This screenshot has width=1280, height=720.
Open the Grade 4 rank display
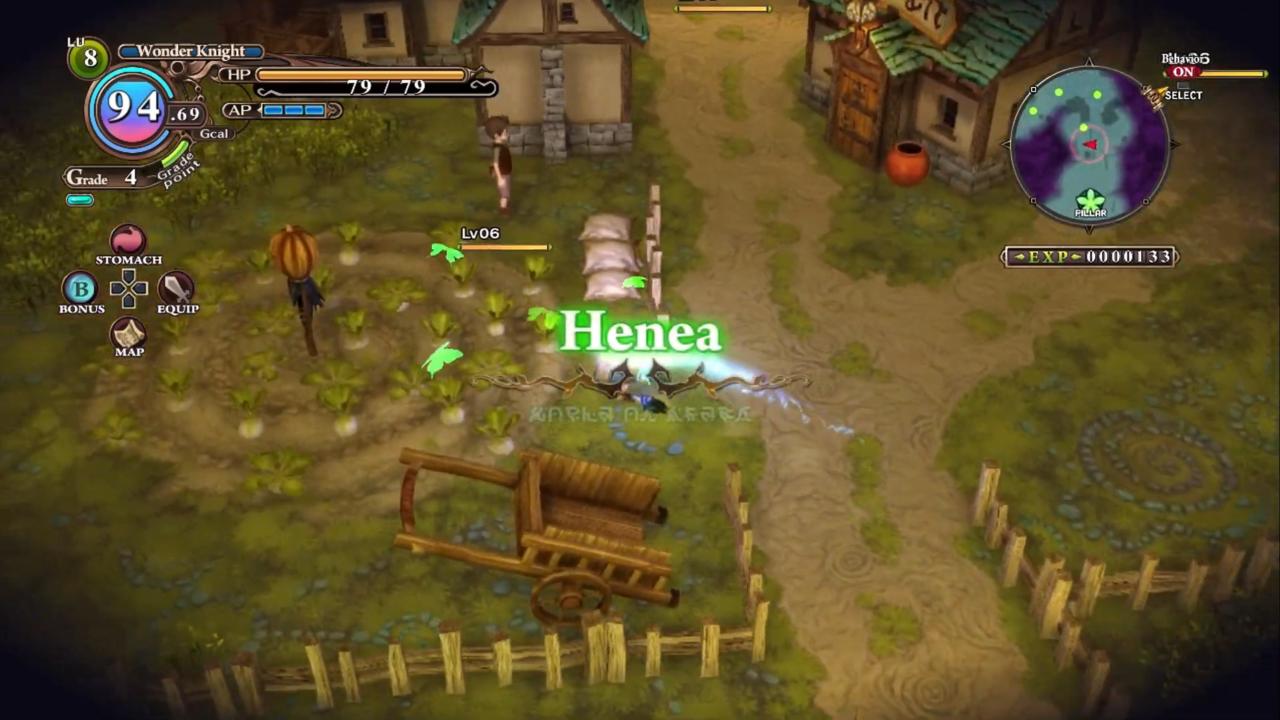pyautogui.click(x=100, y=178)
